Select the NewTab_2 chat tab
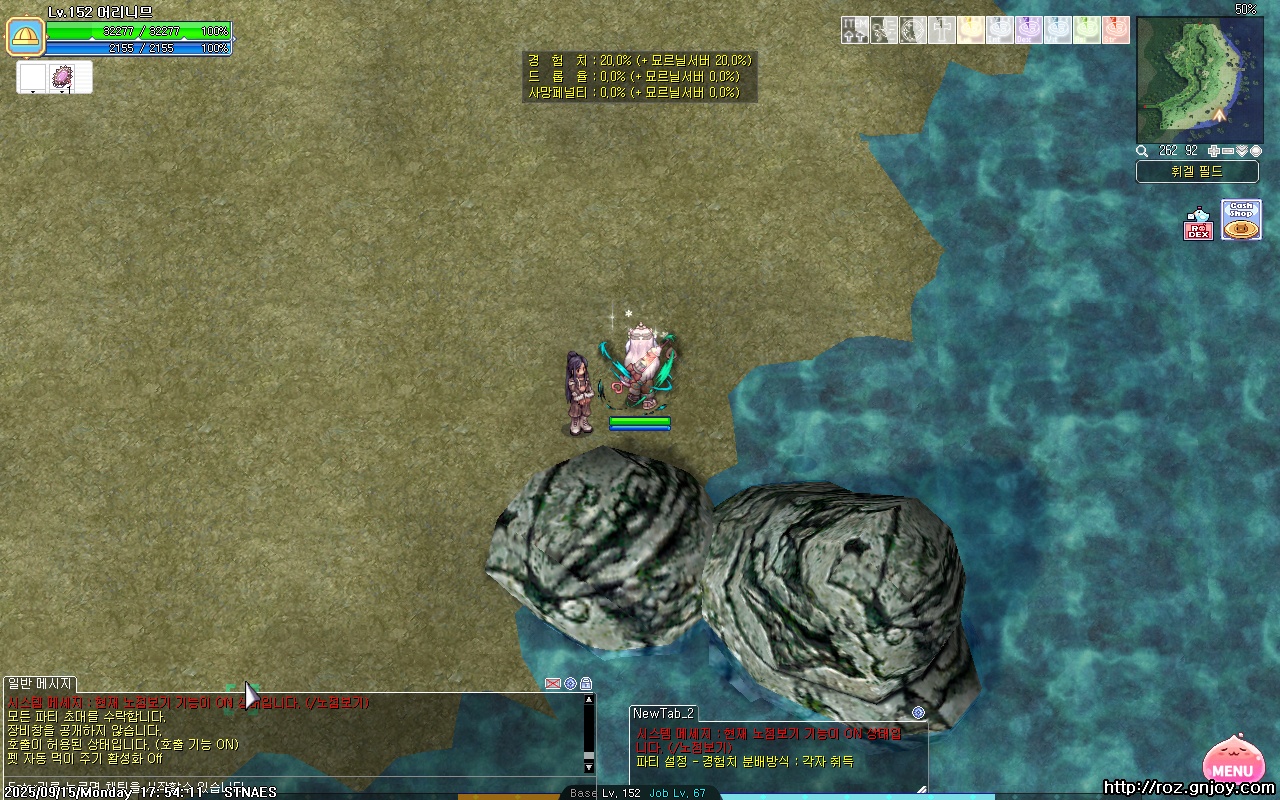1280x800 pixels. pos(663,713)
